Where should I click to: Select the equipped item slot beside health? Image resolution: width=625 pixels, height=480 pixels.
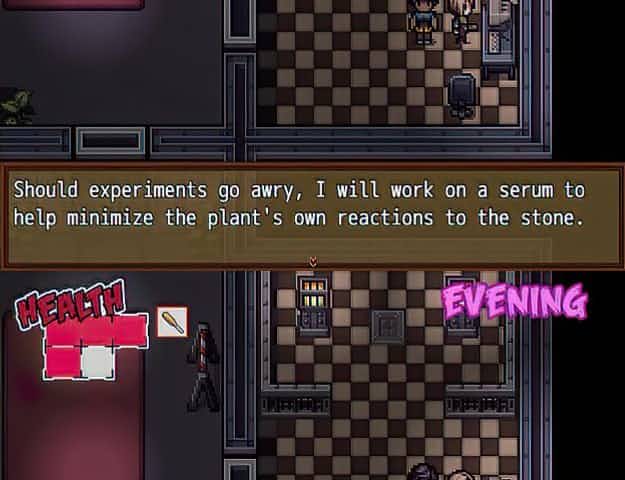click(172, 323)
